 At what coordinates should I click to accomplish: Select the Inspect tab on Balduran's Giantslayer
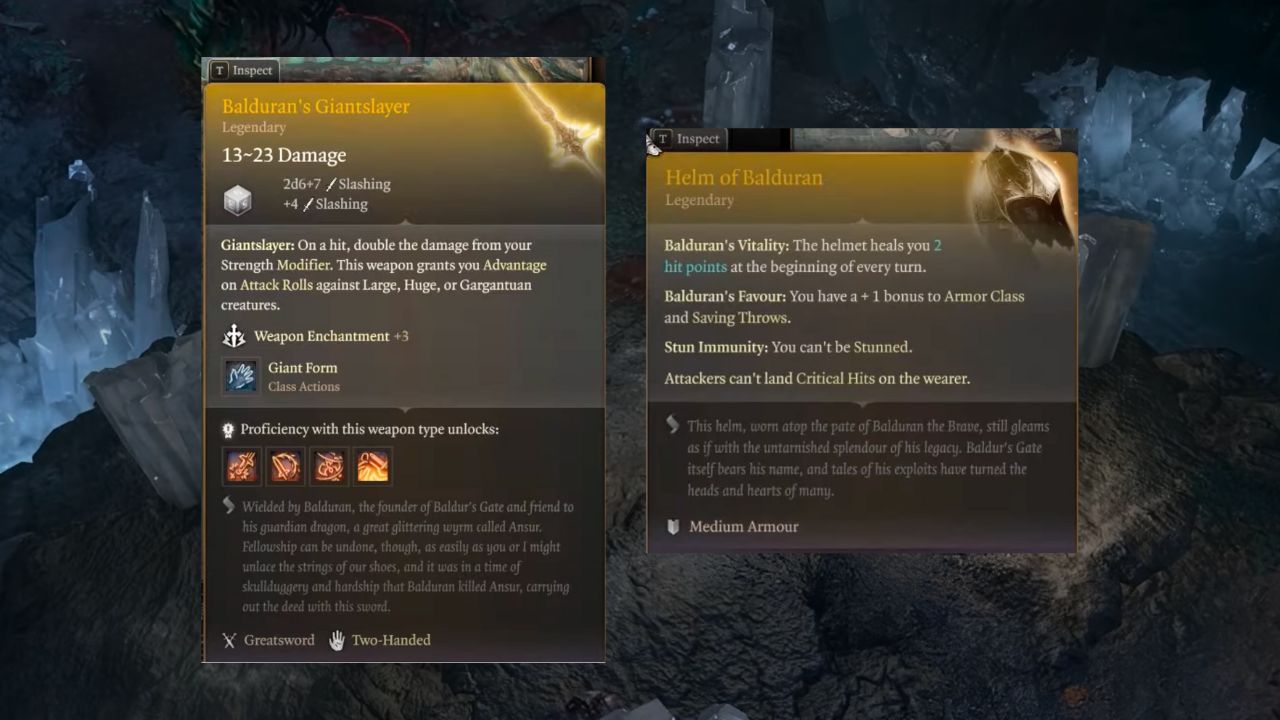point(243,70)
